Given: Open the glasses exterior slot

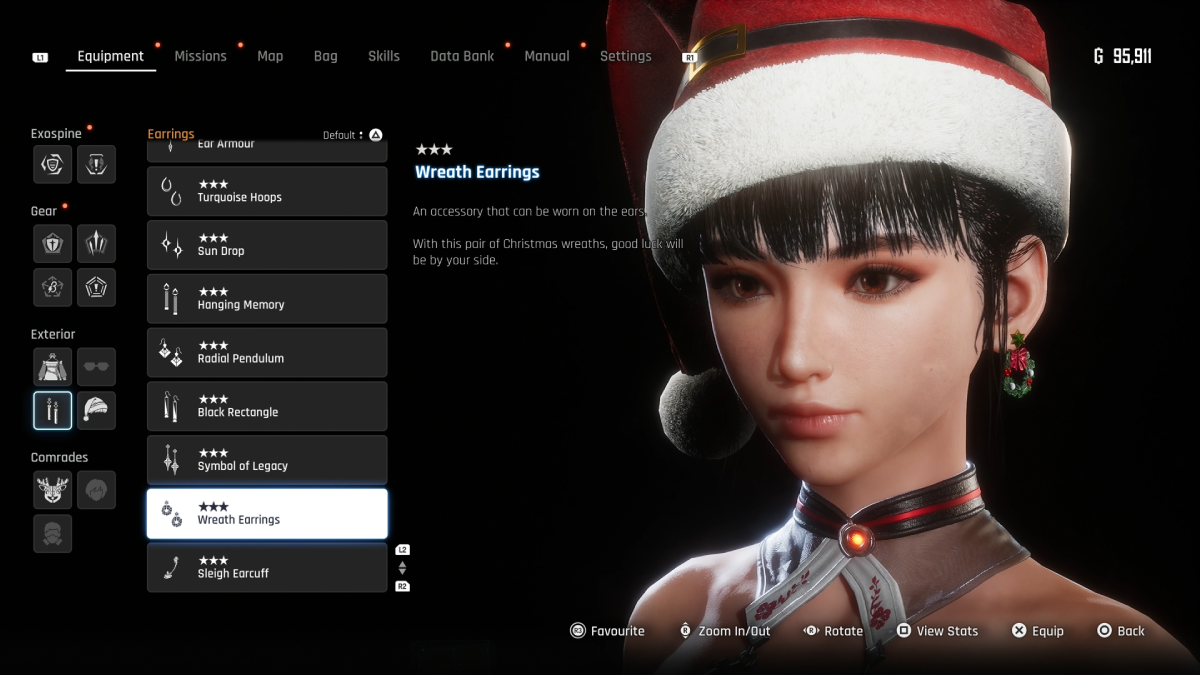Looking at the screenshot, I should (x=96, y=367).
